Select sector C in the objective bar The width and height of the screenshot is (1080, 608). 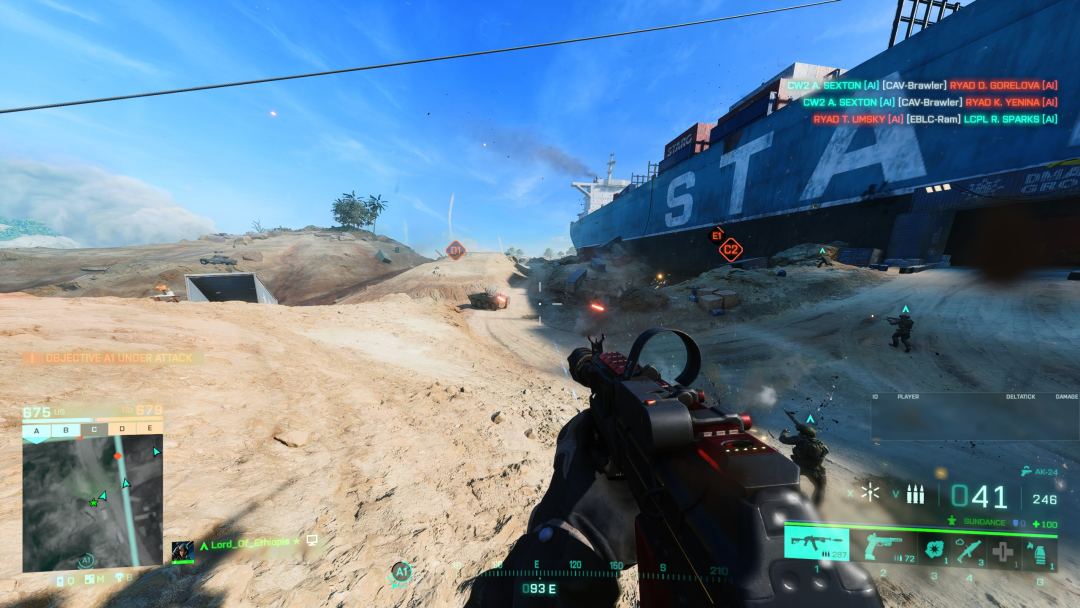93,430
